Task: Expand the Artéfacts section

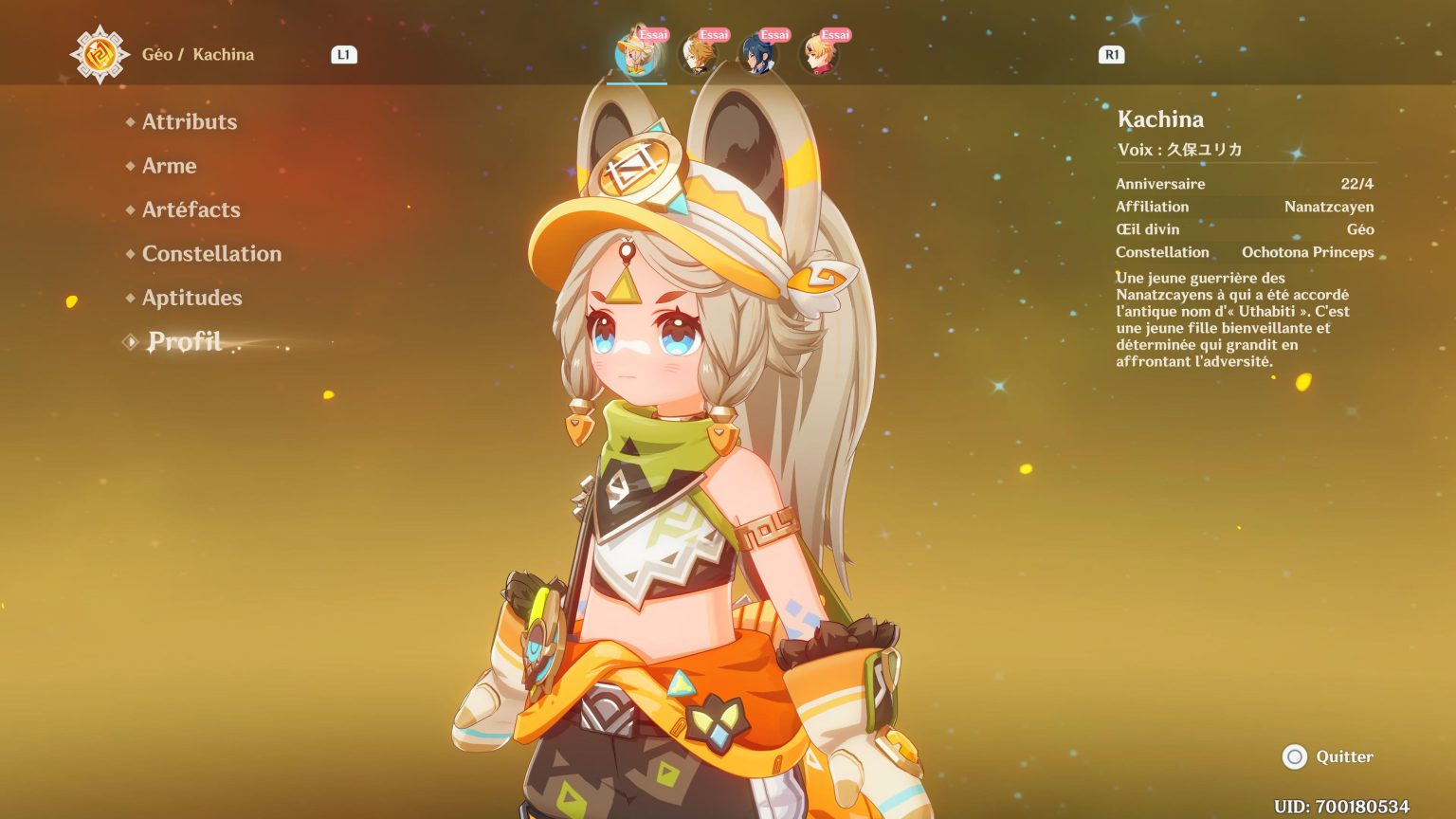Action: (x=190, y=209)
